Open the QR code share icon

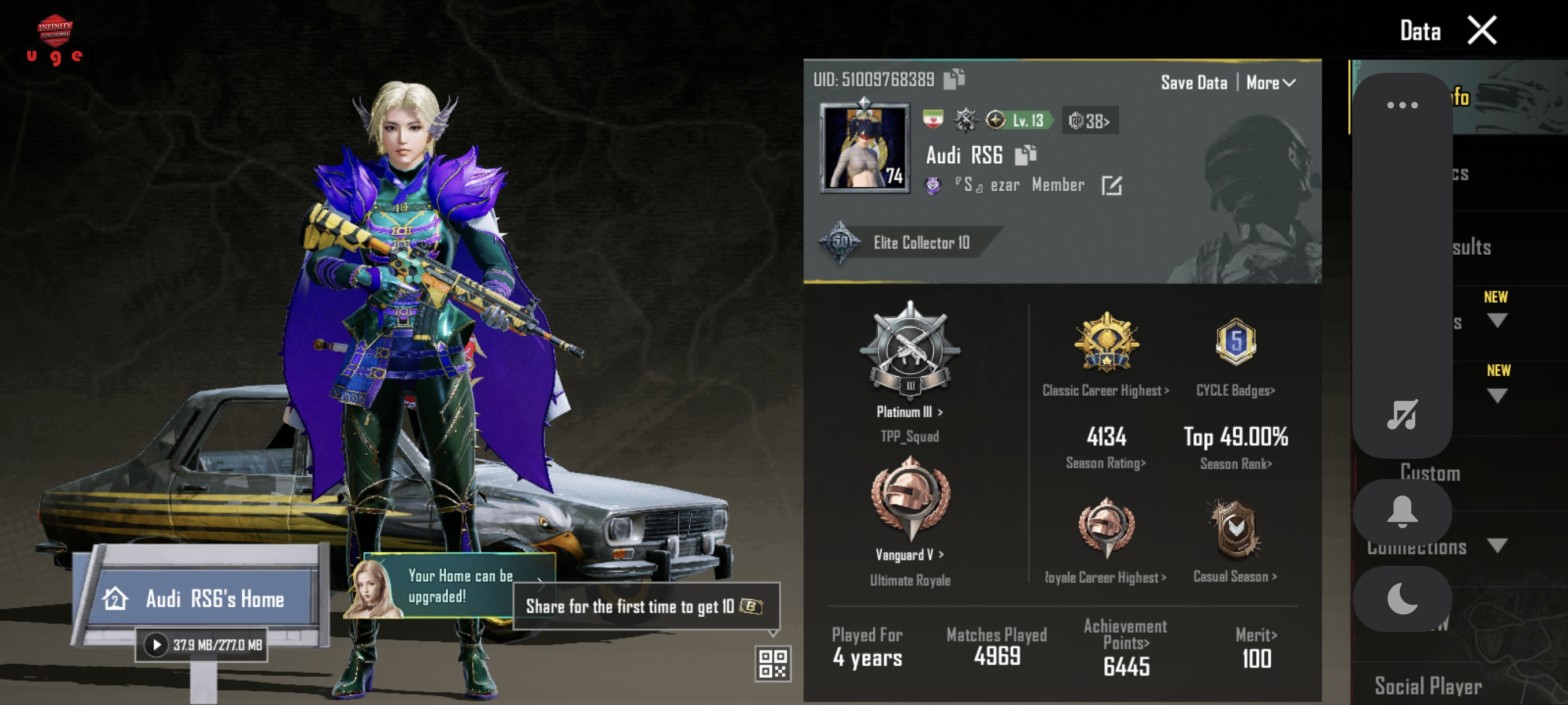(772, 663)
